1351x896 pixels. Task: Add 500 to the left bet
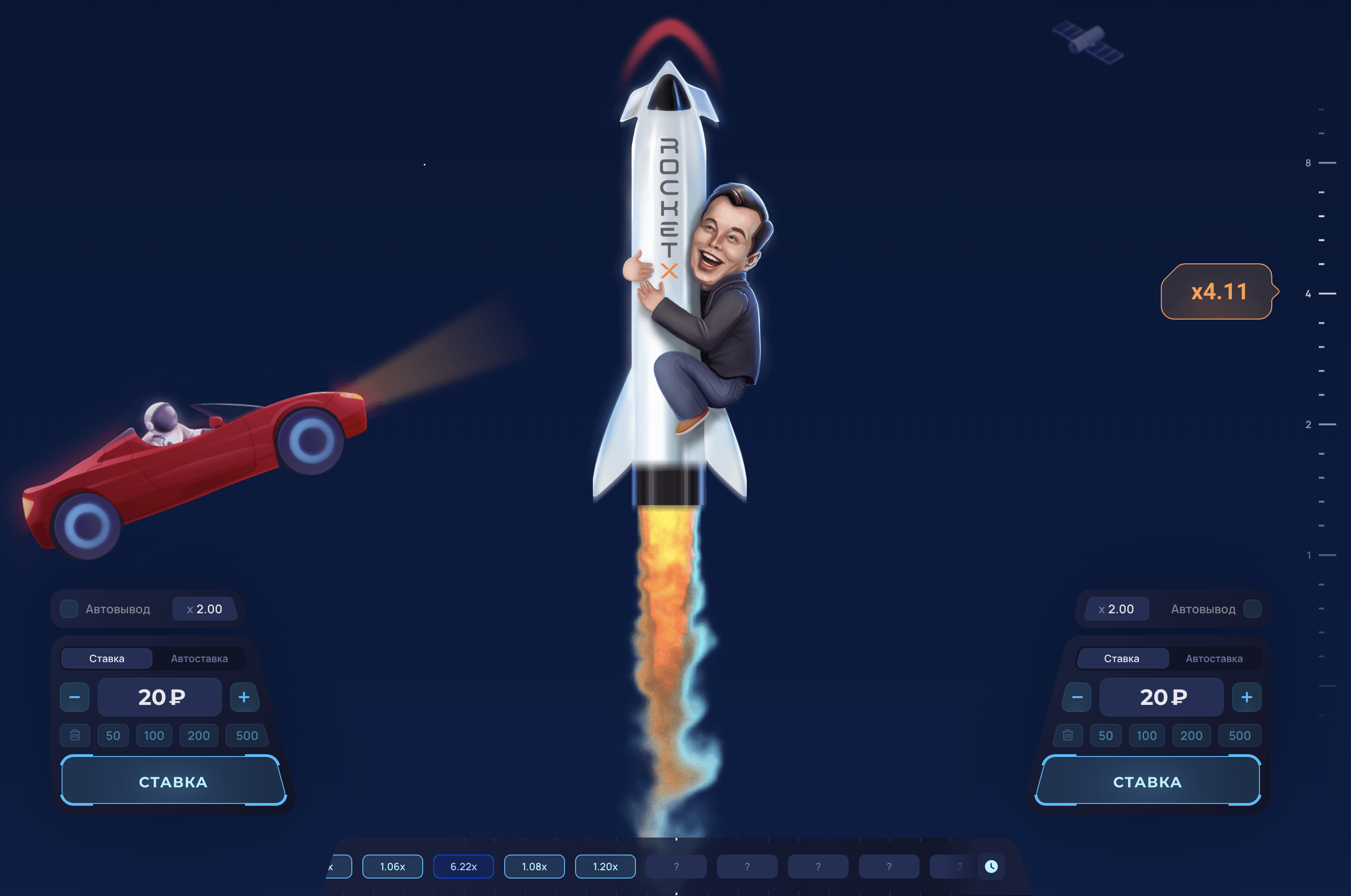[247, 735]
